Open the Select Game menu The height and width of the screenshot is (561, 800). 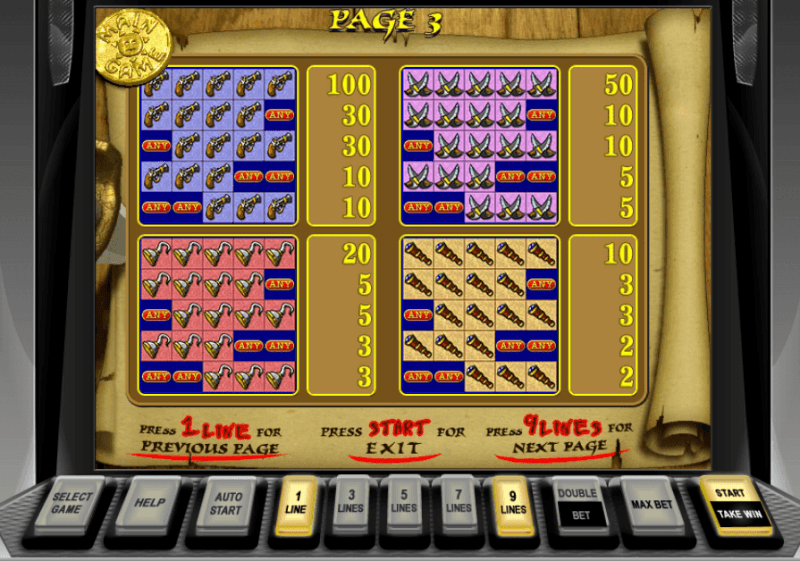click(73, 503)
